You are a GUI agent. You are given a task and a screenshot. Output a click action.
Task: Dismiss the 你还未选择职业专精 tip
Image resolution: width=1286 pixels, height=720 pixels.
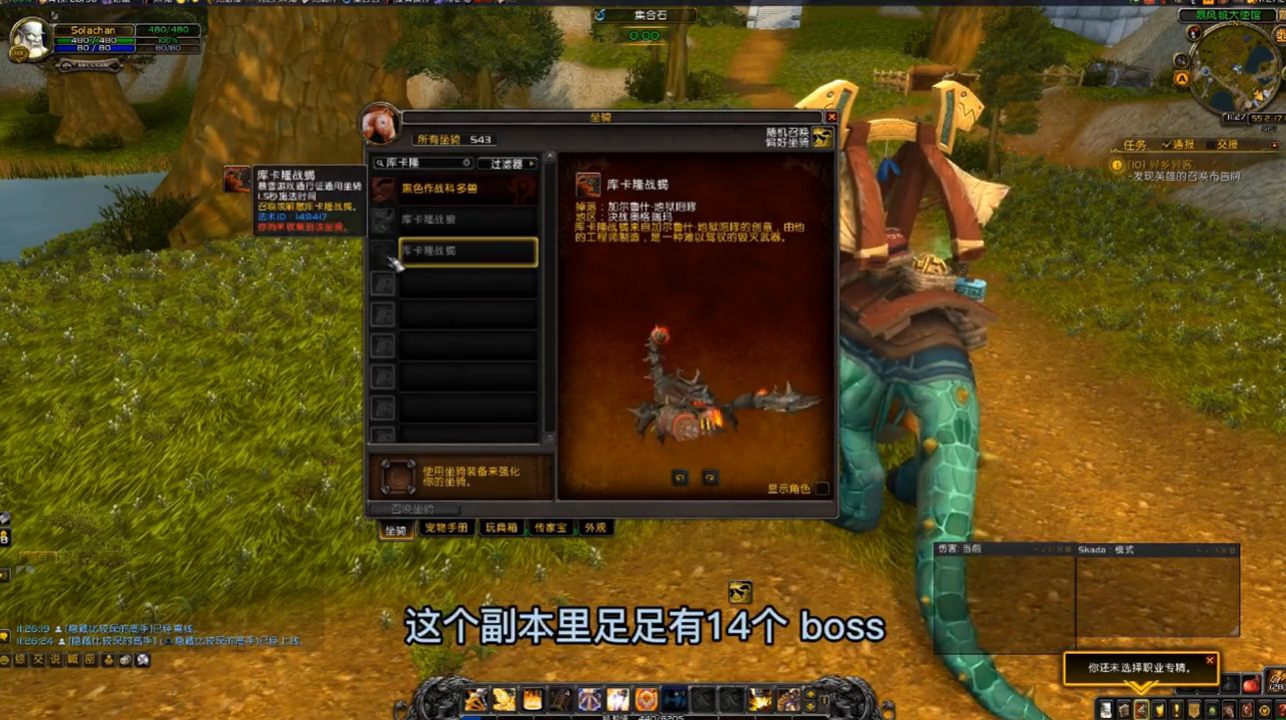1209,661
